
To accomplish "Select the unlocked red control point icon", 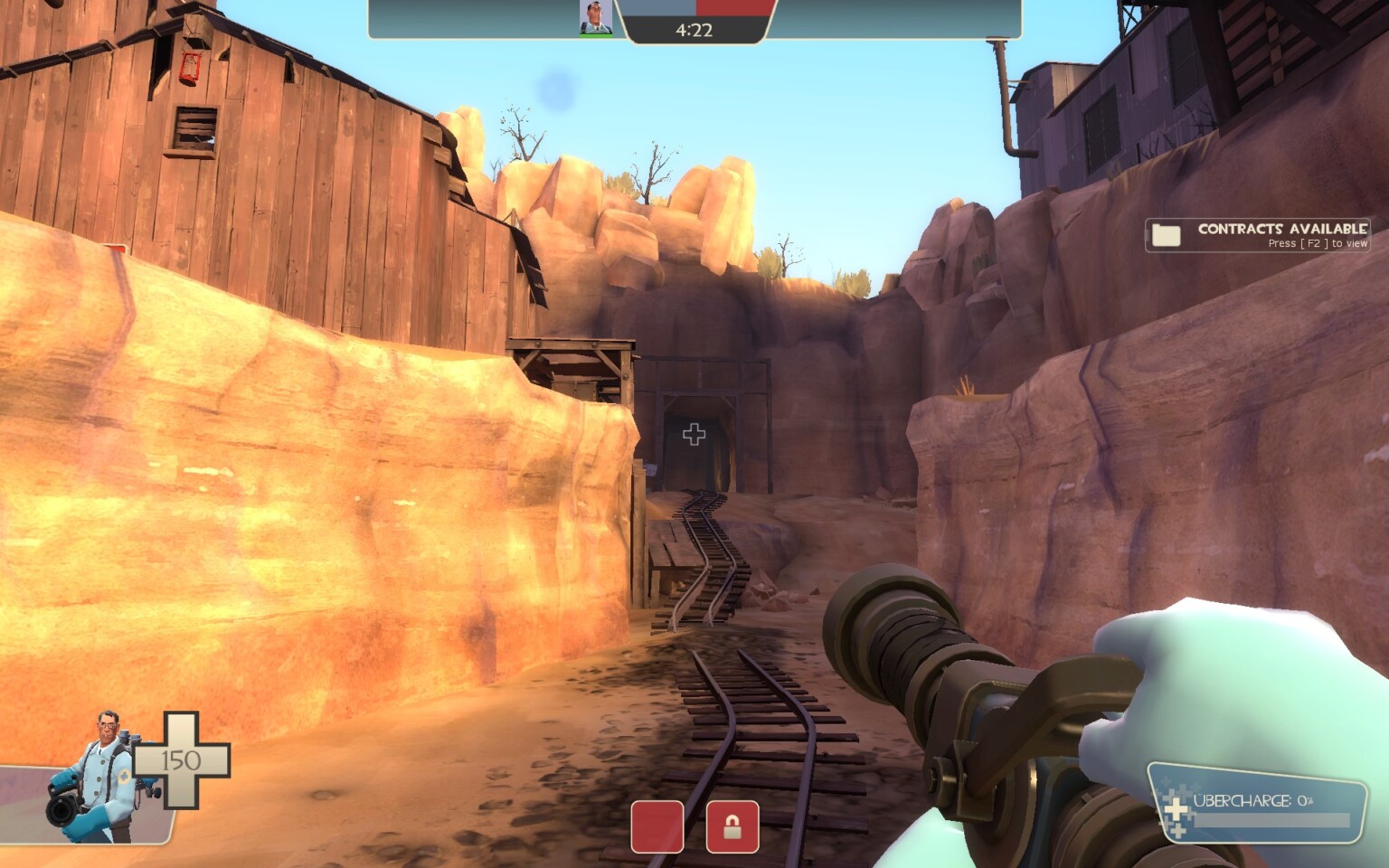I will (x=657, y=826).
